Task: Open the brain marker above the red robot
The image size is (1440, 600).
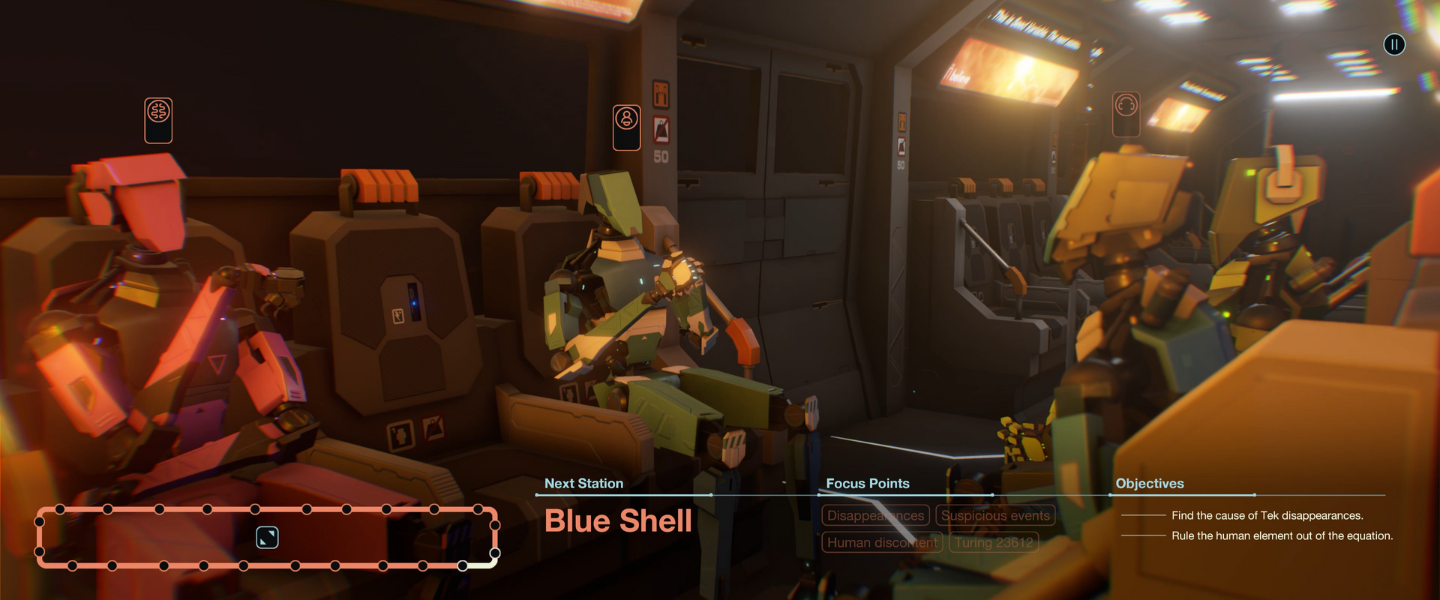Action: point(158,120)
